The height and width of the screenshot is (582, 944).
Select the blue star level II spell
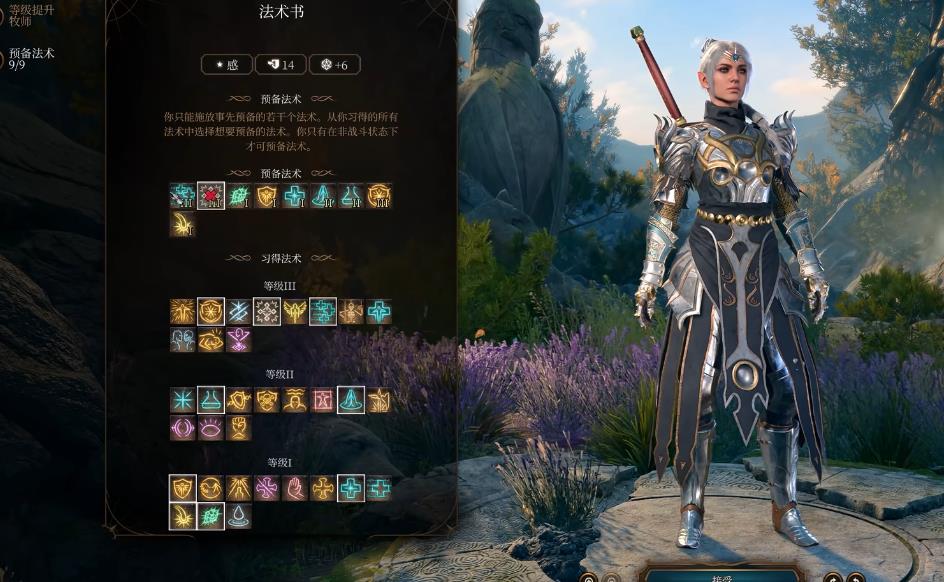click(x=182, y=400)
